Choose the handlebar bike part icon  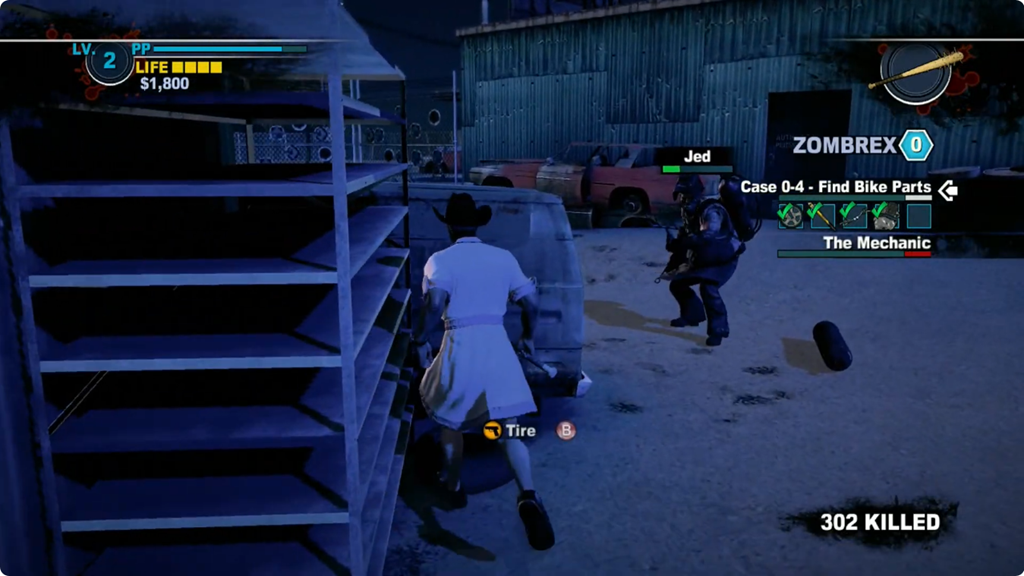853,216
